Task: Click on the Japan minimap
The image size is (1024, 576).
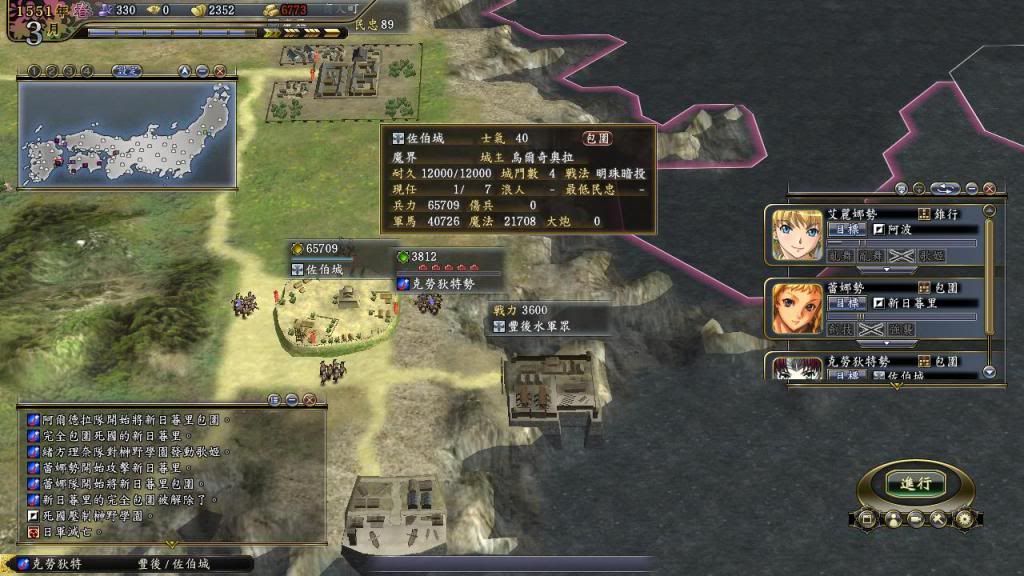Action: pos(126,134)
